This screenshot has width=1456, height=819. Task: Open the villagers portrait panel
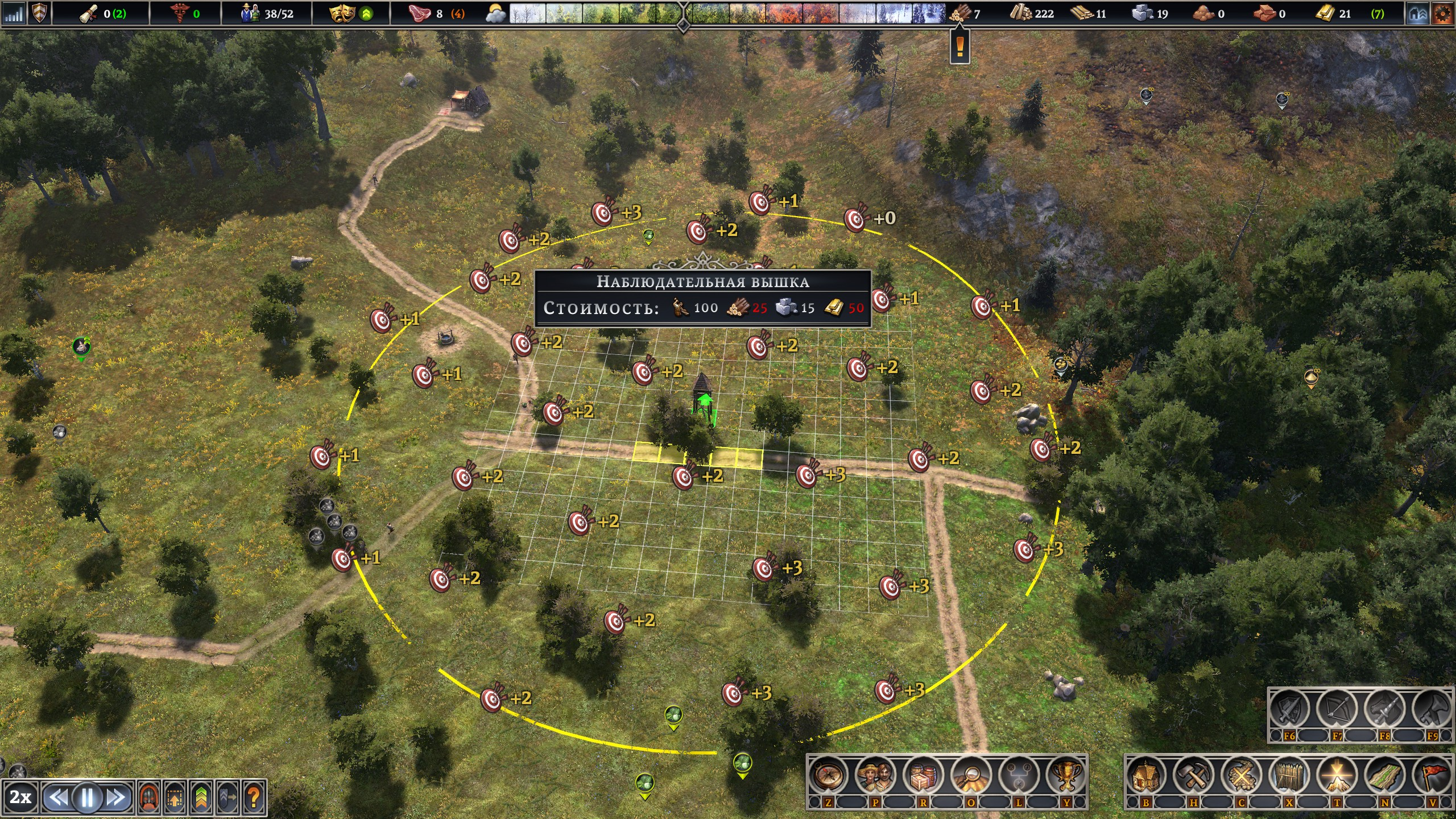tap(875, 775)
